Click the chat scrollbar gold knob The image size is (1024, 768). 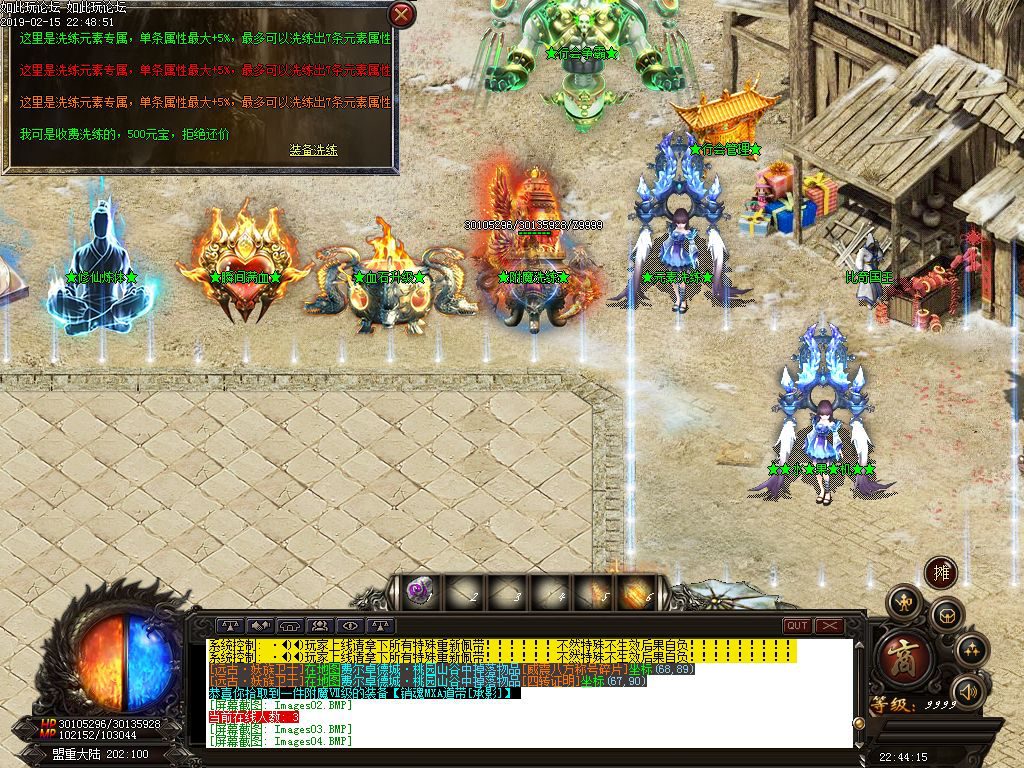click(x=857, y=722)
